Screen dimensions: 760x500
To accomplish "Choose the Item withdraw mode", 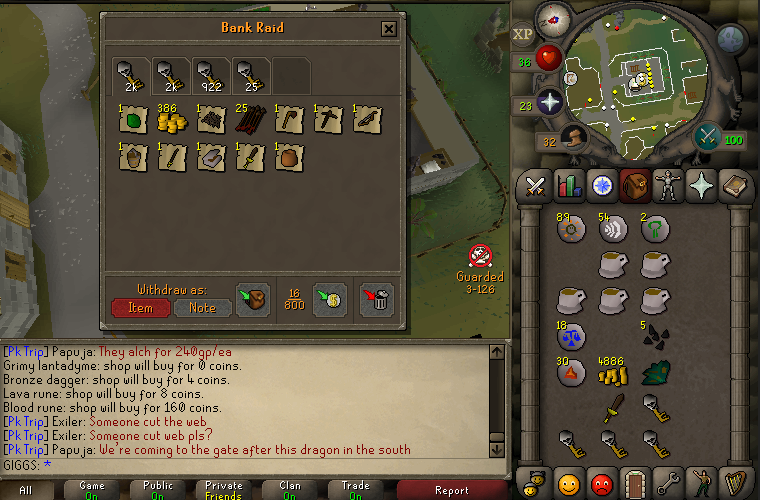I will [140, 307].
